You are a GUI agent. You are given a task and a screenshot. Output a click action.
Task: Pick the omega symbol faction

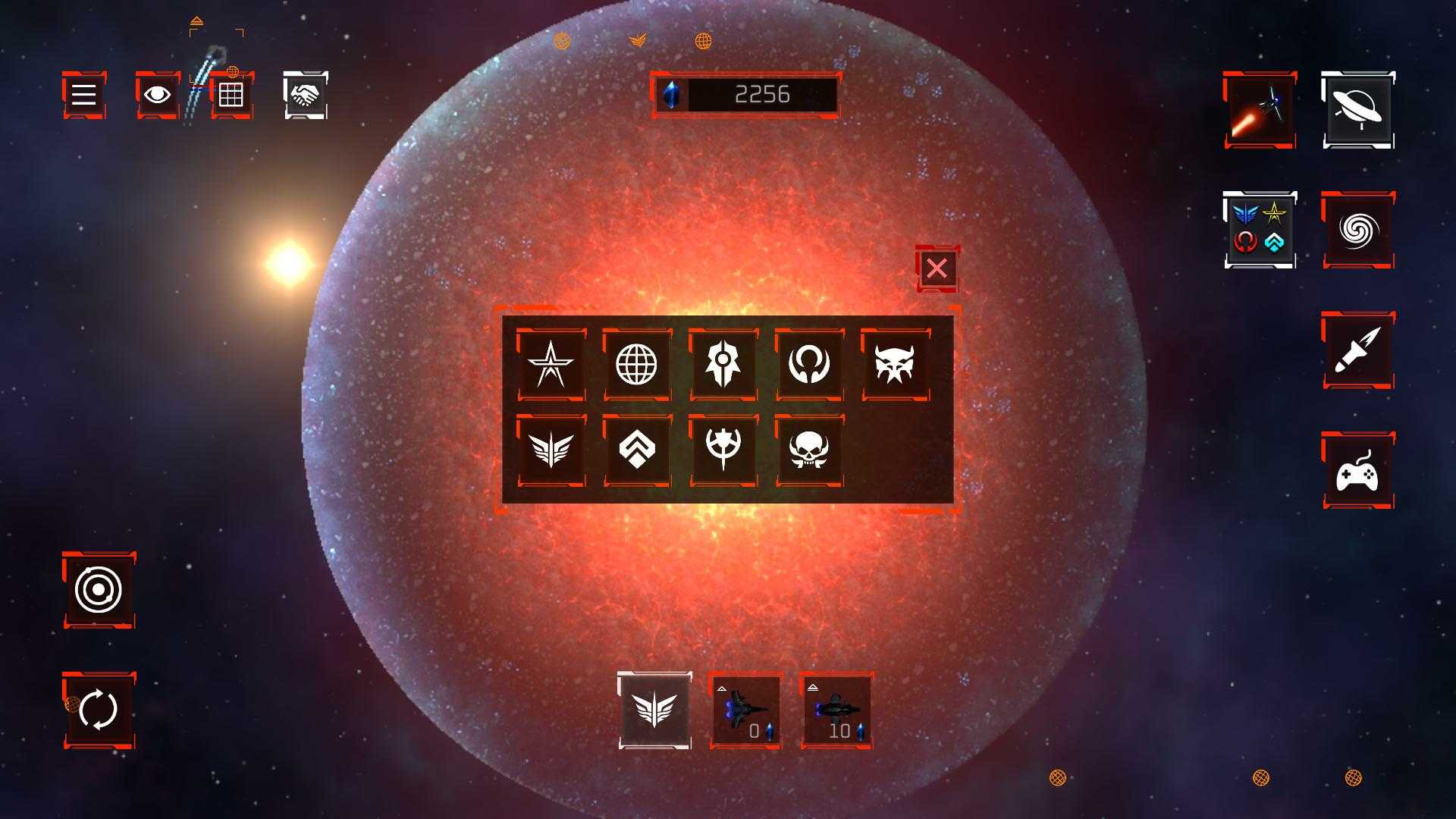click(809, 364)
